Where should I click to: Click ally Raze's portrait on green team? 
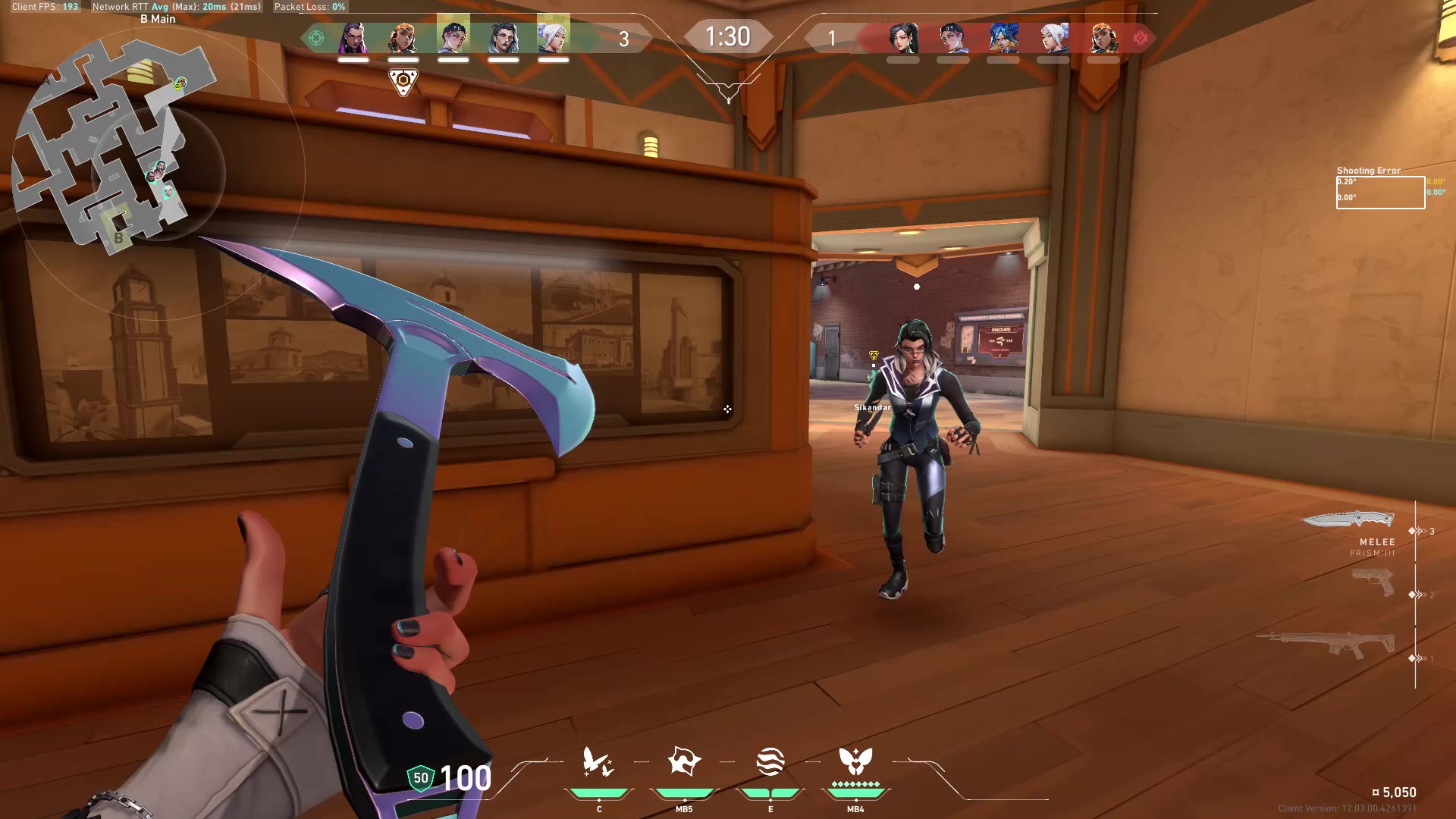pos(403,37)
